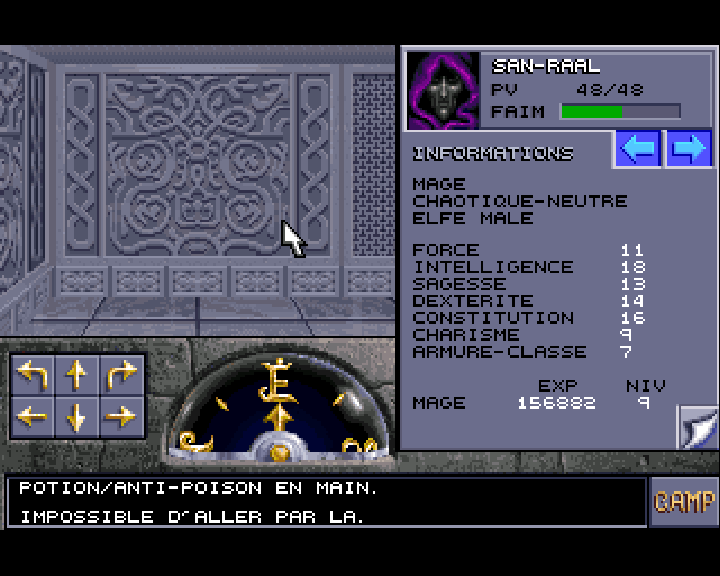Image resolution: width=720 pixels, height=576 pixels.
Task: Turn right with the curved arrow
Action: [x=121, y=375]
